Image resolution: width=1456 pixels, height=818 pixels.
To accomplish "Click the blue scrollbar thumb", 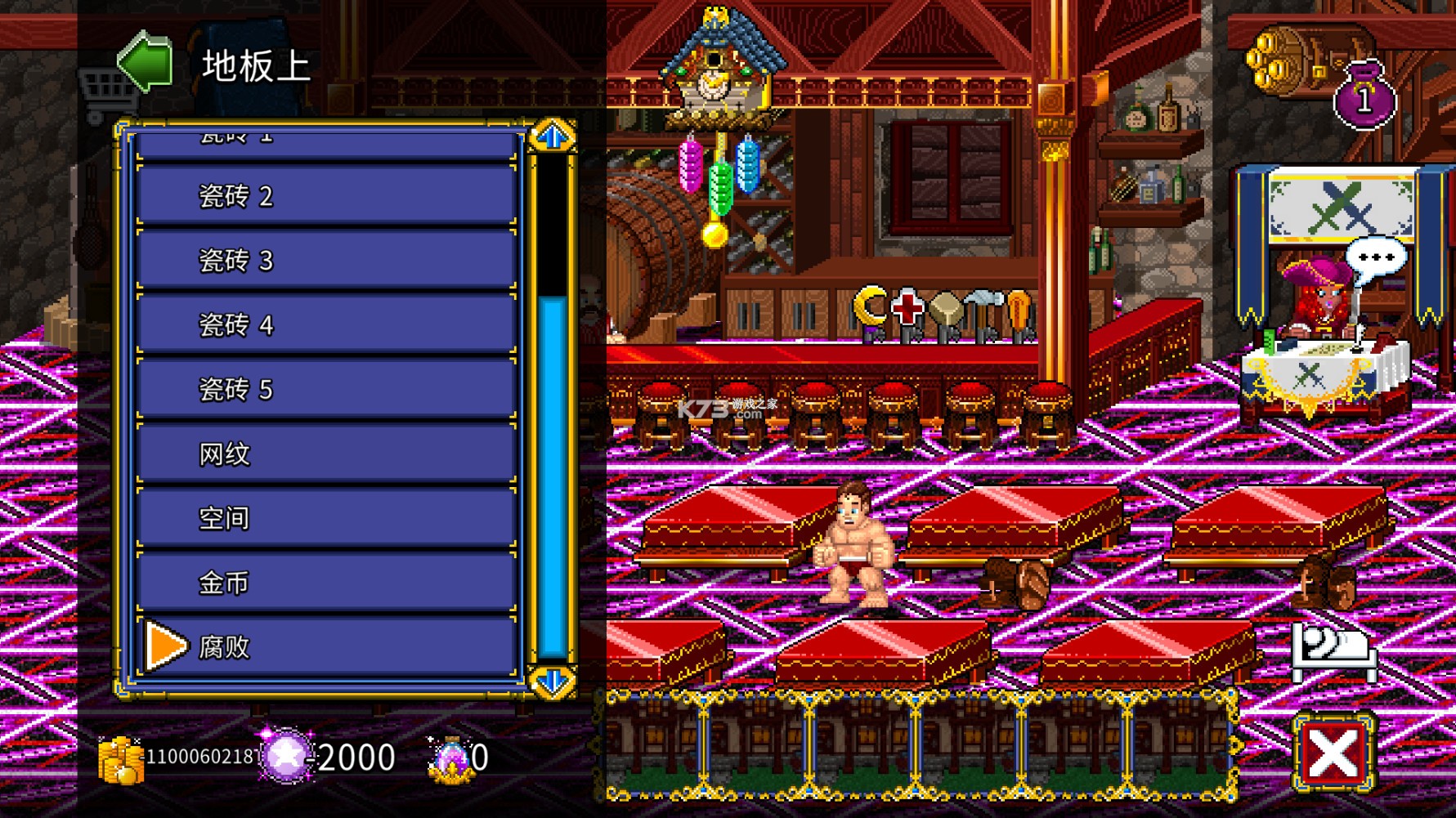I will click(553, 474).
